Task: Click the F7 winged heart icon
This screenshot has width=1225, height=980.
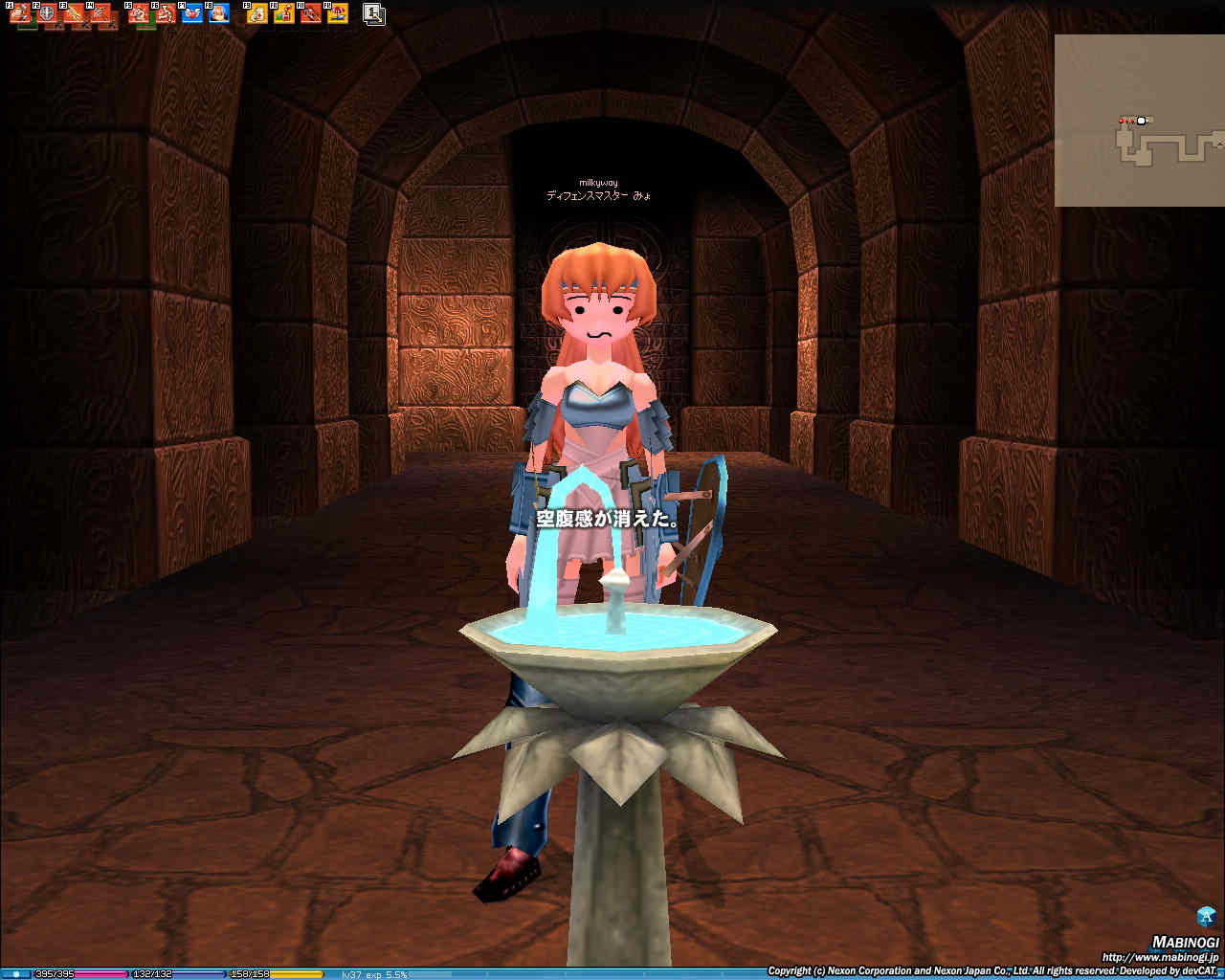Action: pos(192,14)
